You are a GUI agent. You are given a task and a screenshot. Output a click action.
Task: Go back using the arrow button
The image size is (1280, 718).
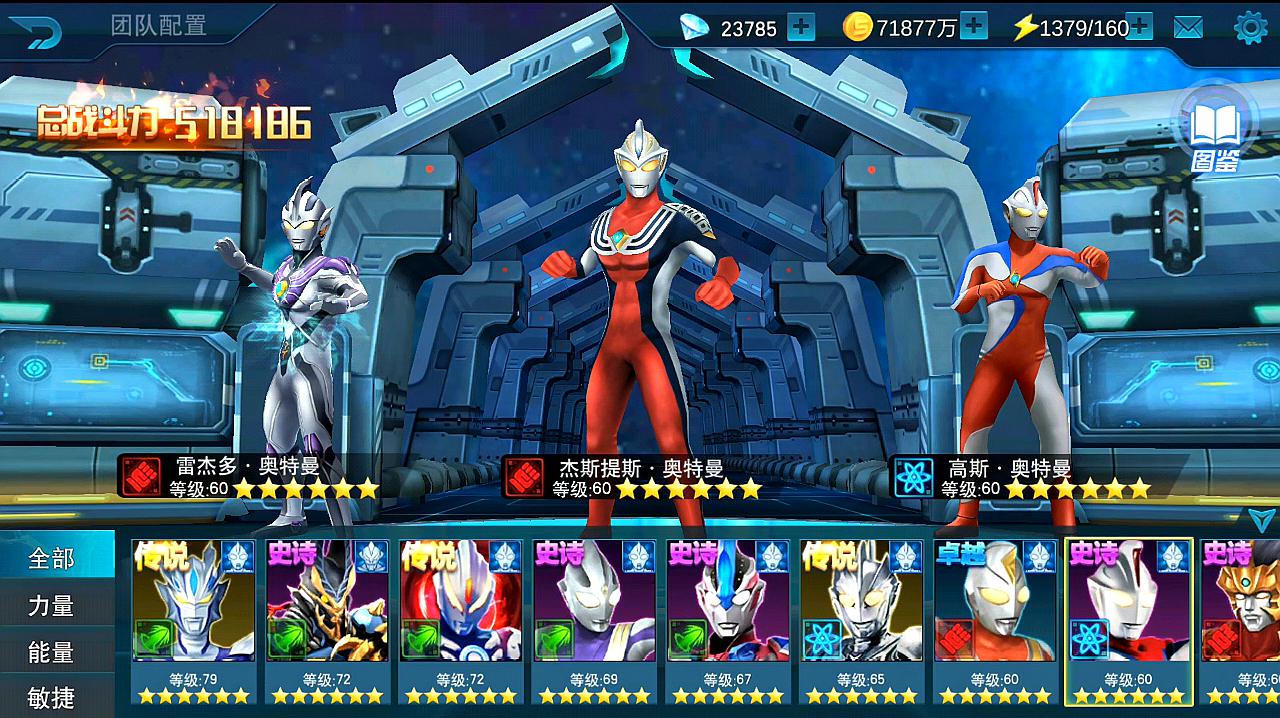point(37,30)
